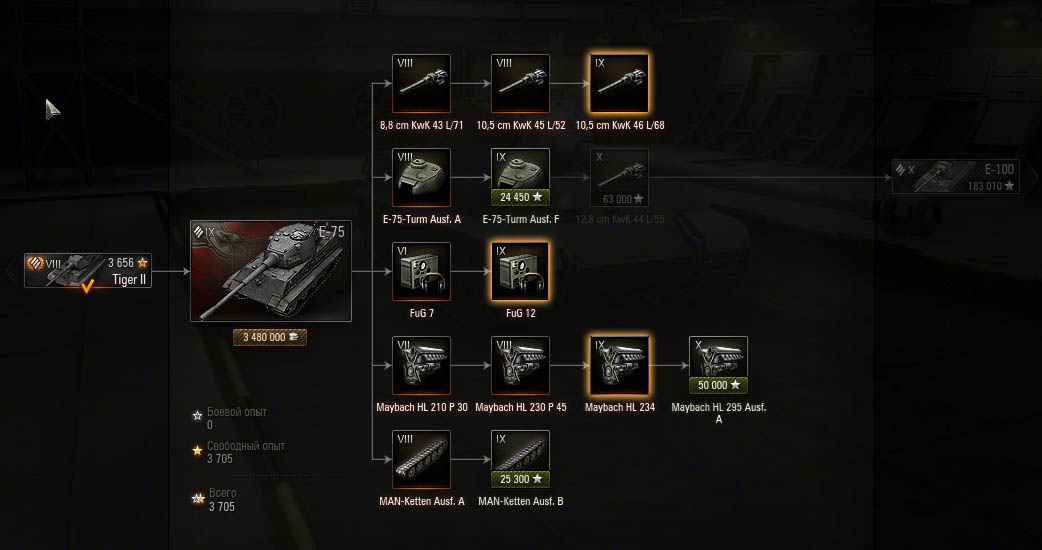Choose the Maybach HL 230 P 45 engine

pyautogui.click(x=520, y=365)
